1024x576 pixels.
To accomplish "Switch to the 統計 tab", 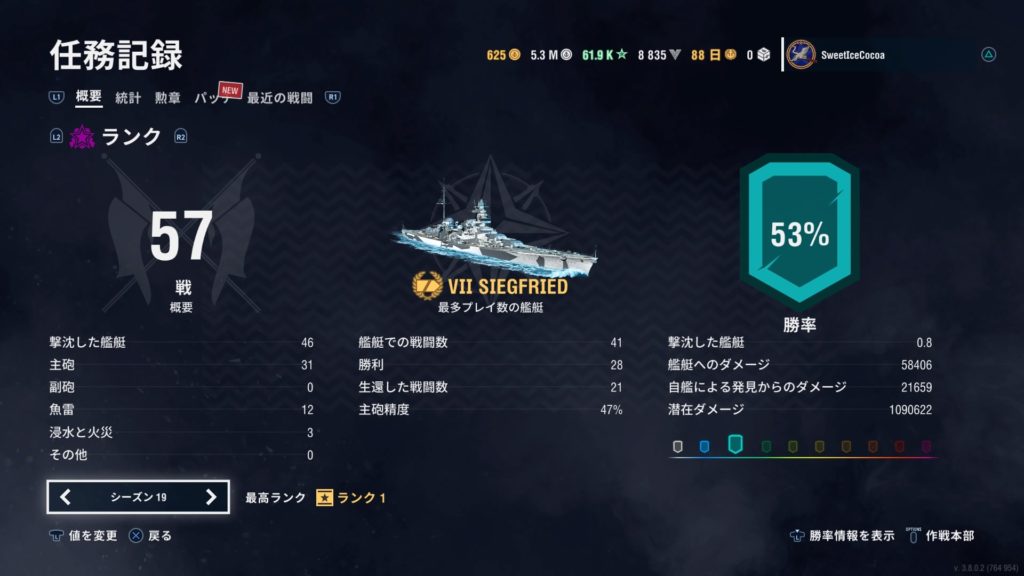I will [x=128, y=98].
